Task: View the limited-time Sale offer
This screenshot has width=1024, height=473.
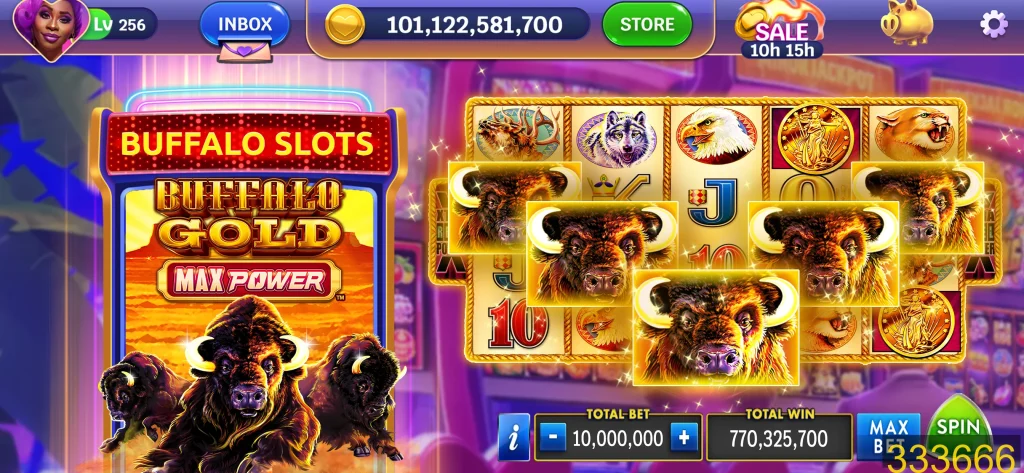Action: 781,30
